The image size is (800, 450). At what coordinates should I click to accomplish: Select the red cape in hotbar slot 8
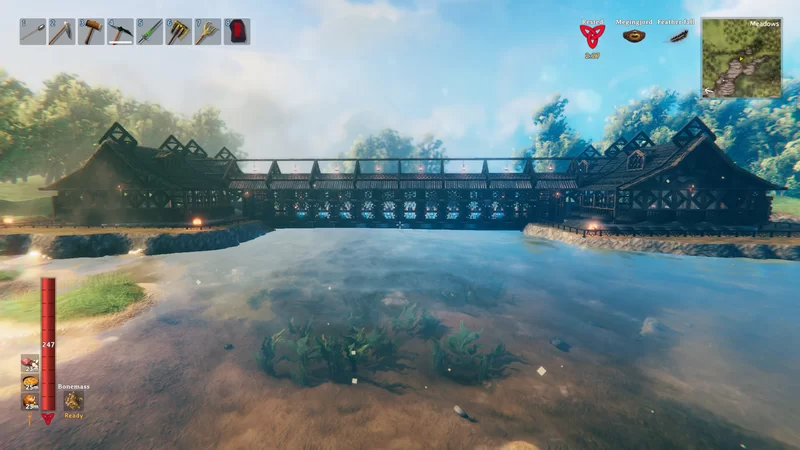(236, 31)
